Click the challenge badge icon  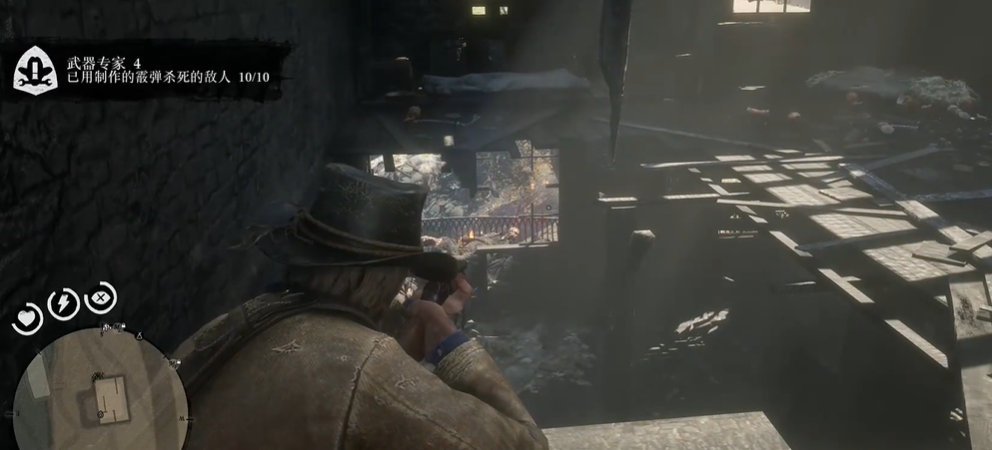point(35,69)
